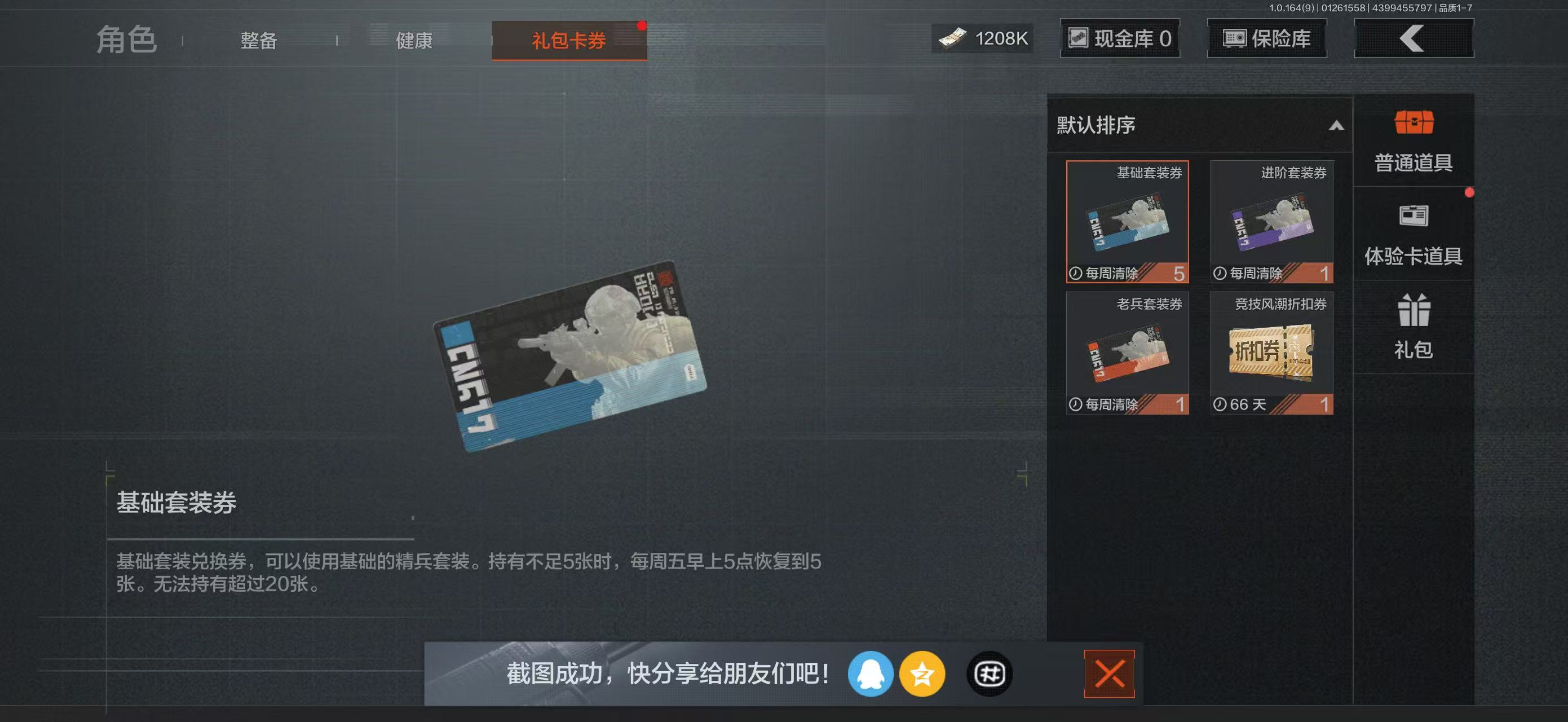Expand the back arrow navigation
Image resolution: width=1568 pixels, height=722 pixels.
(1414, 38)
